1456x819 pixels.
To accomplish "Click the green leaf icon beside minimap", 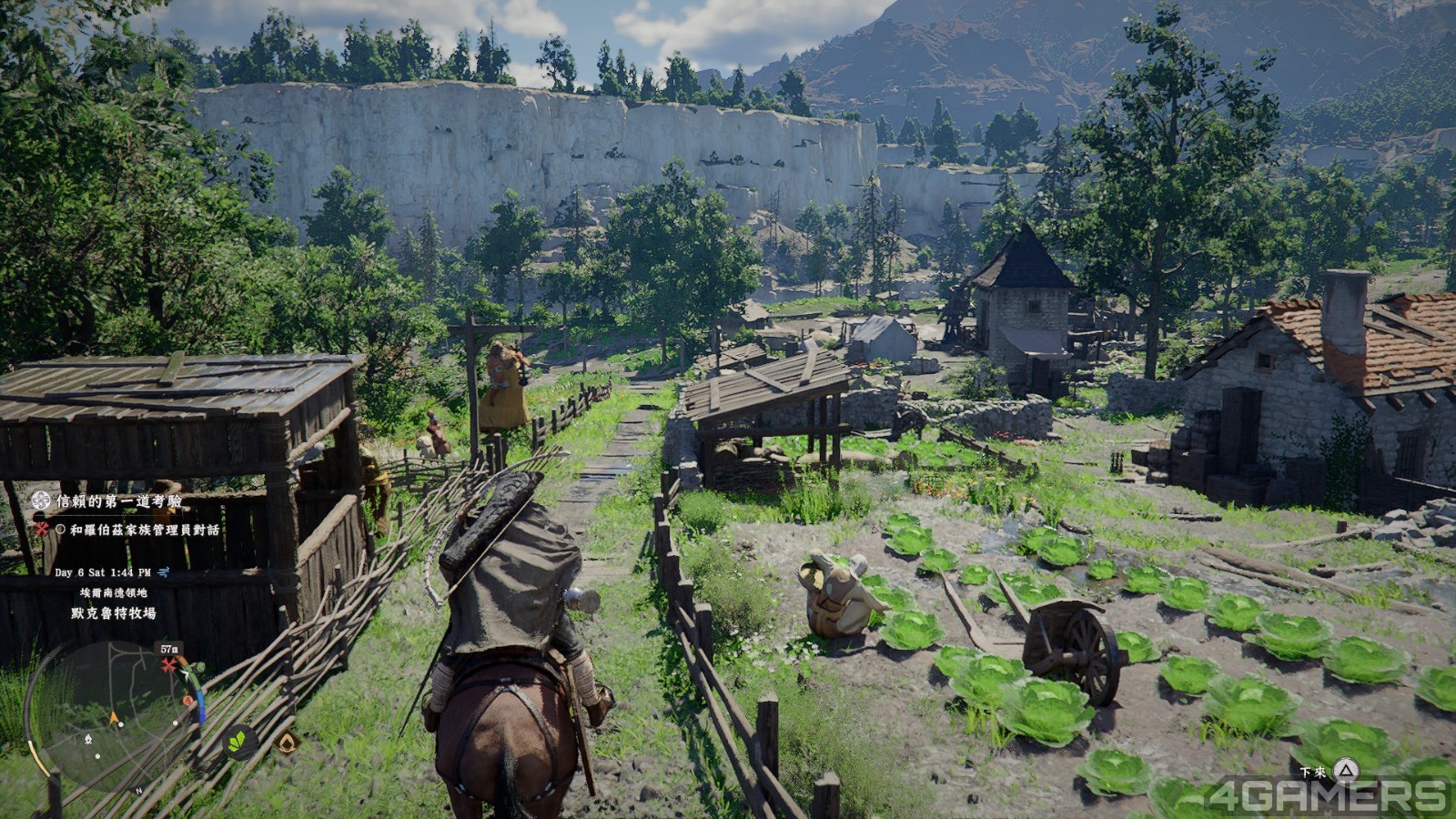I will [238, 742].
